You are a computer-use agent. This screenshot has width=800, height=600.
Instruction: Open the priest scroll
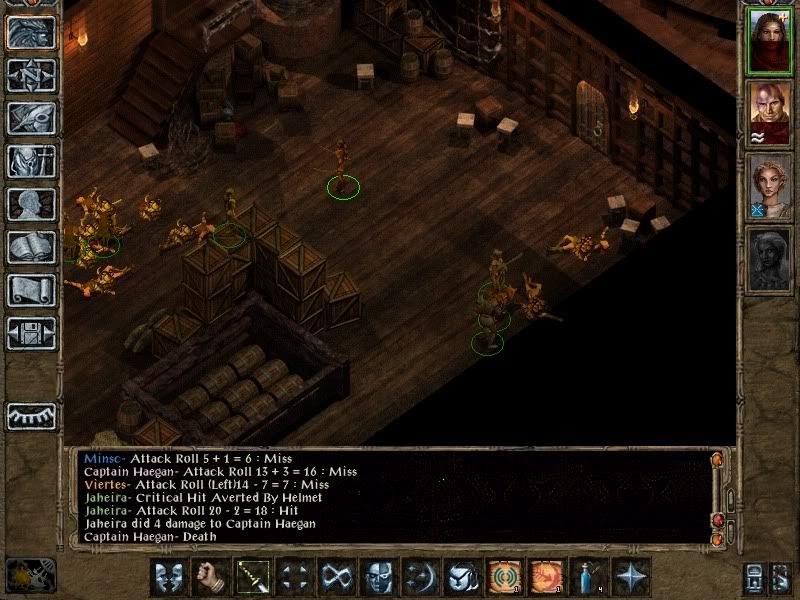coord(31,290)
